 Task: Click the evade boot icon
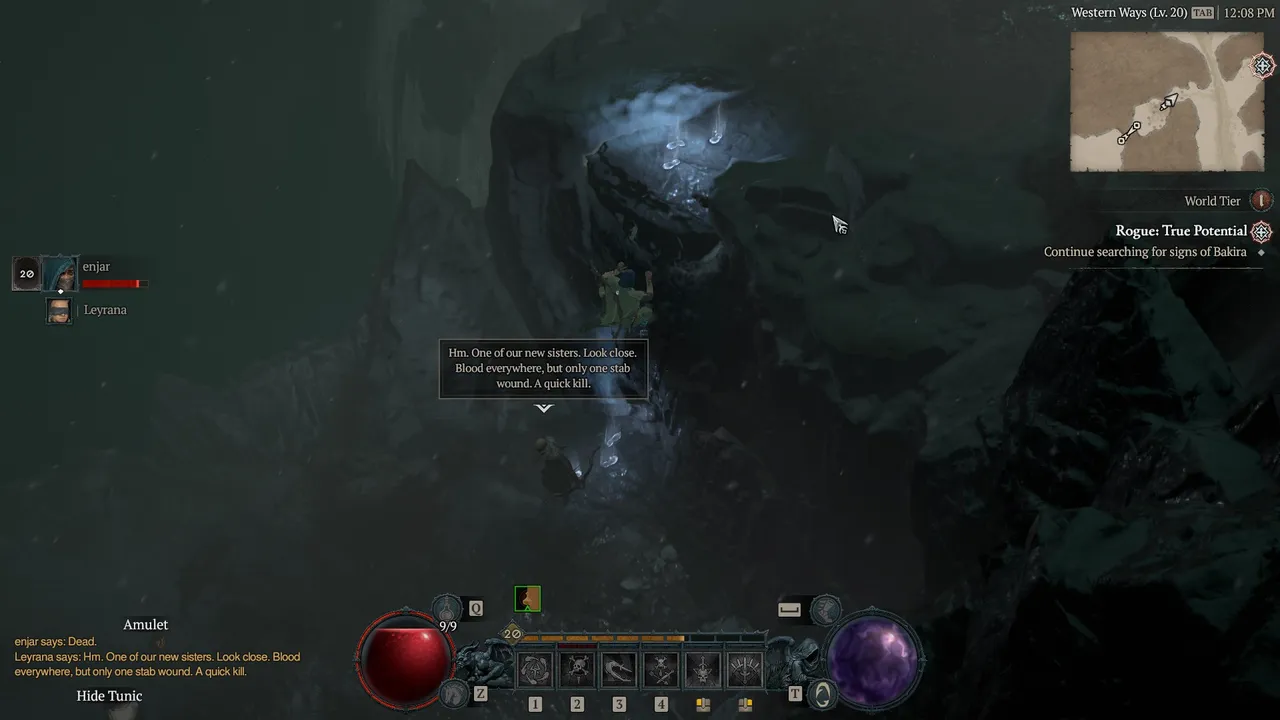click(x=824, y=607)
